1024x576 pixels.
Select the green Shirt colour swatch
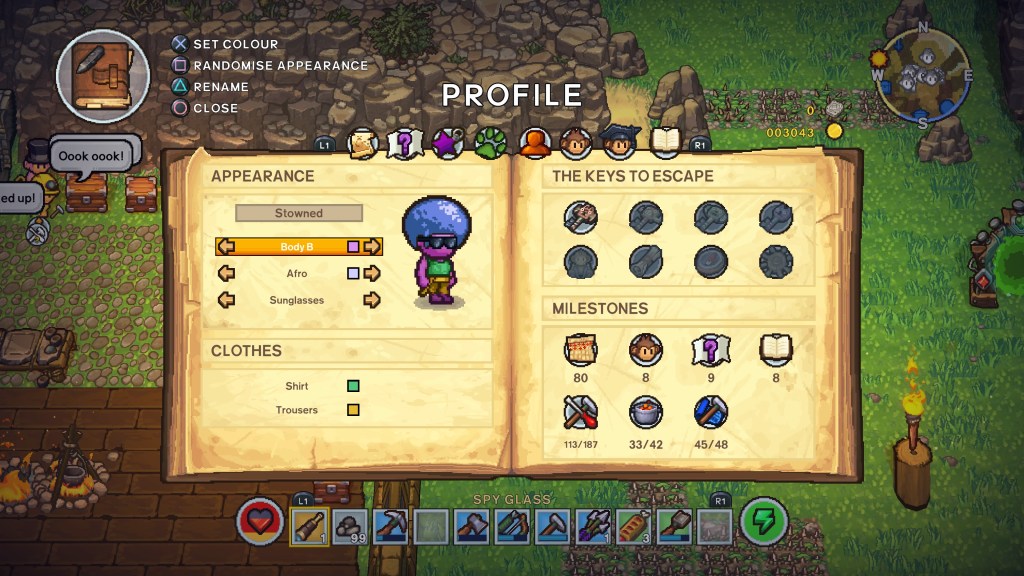coord(352,386)
